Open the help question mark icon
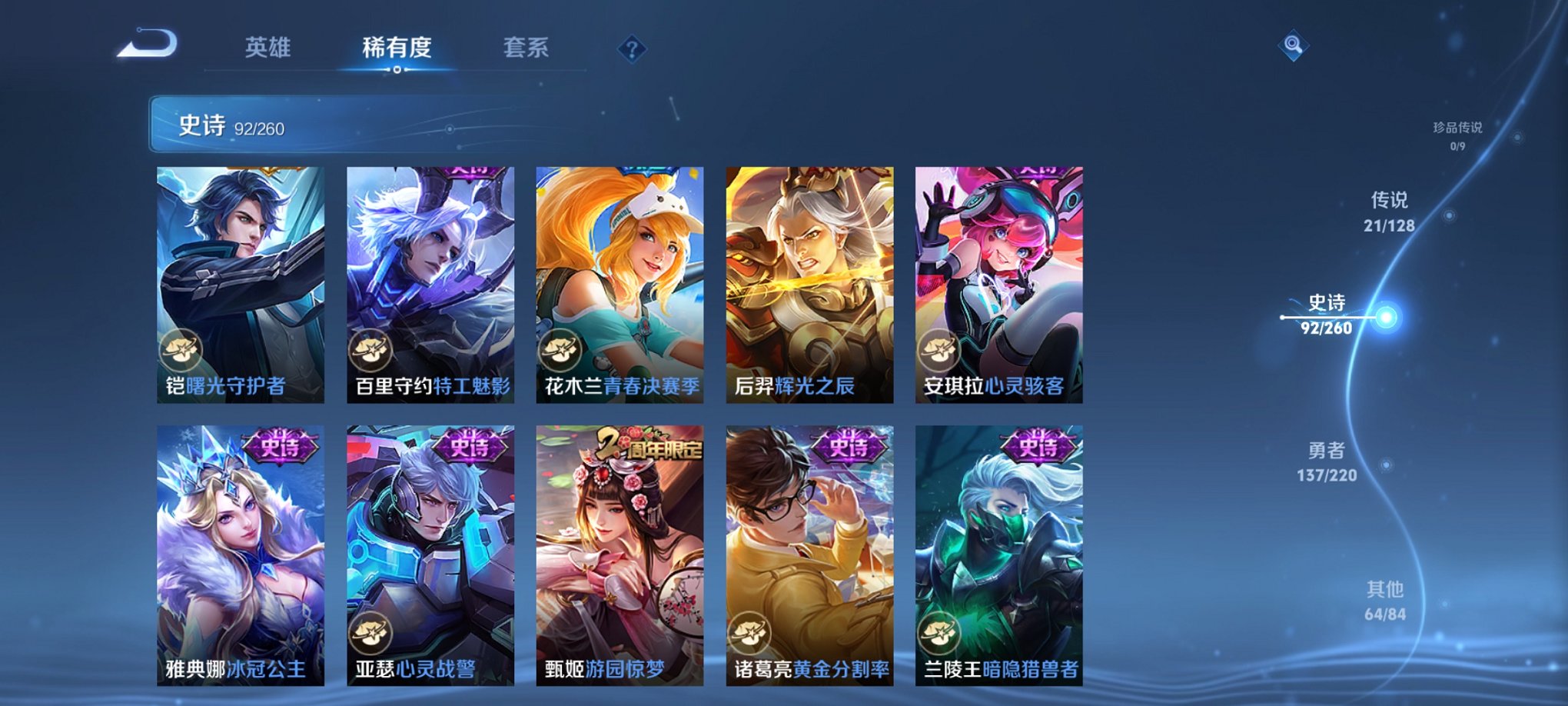The height and width of the screenshot is (706, 1568). point(632,50)
